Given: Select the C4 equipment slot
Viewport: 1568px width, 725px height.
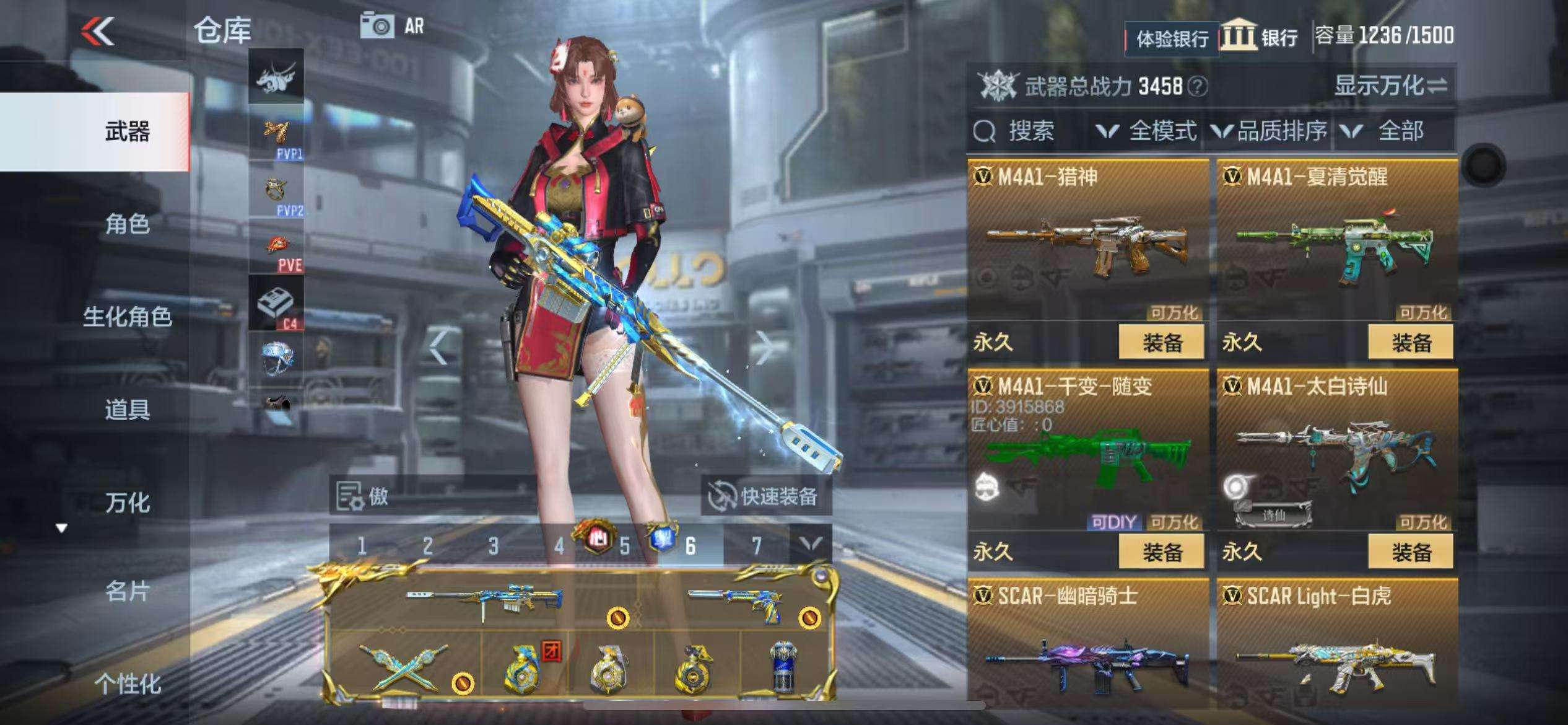Looking at the screenshot, I should pos(276,303).
